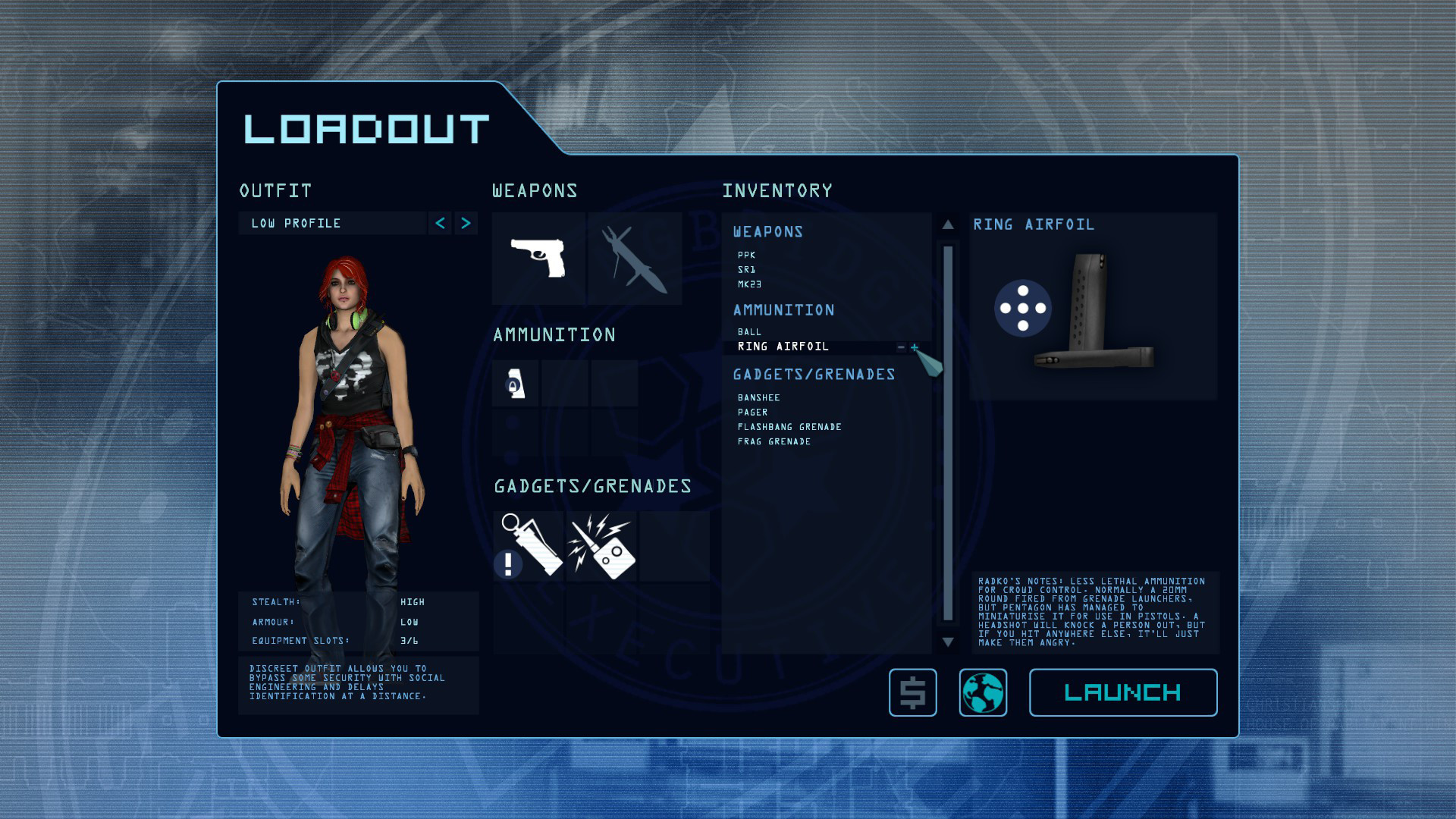Choose SR1 from the inventory list
Image resolution: width=1456 pixels, height=819 pixels.
746,269
